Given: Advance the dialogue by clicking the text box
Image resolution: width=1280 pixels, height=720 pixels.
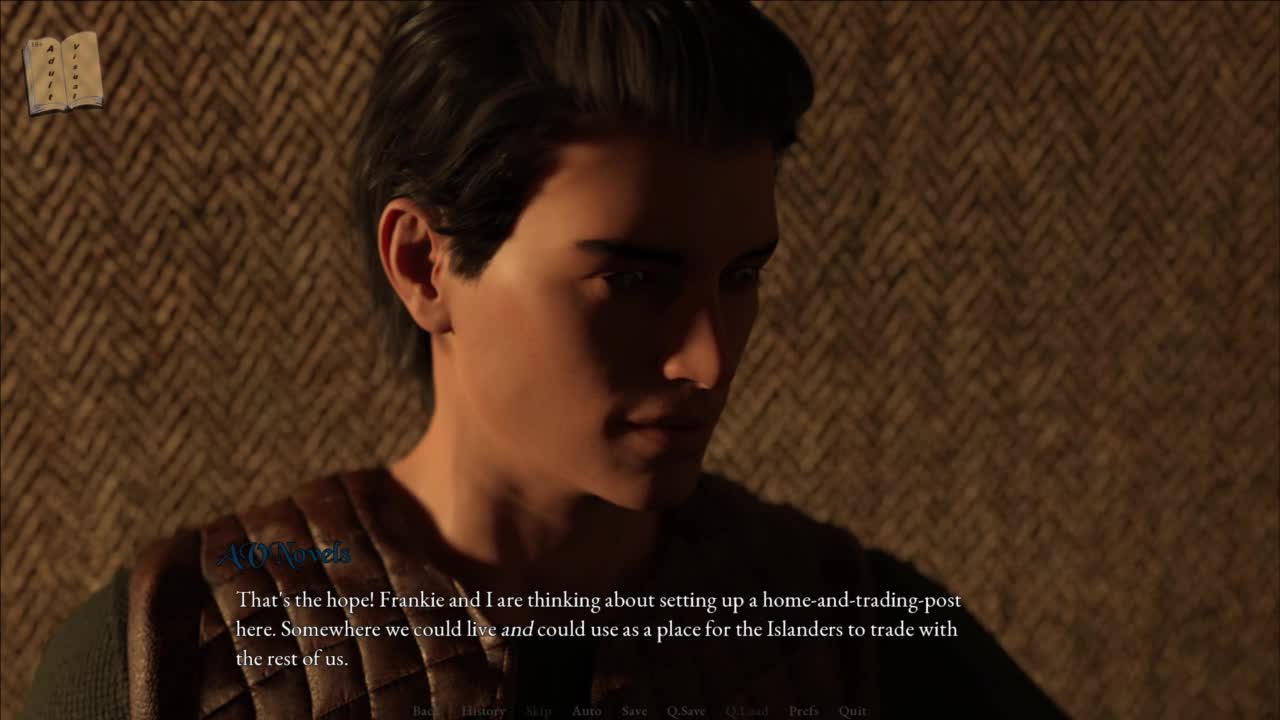Looking at the screenshot, I should [x=598, y=629].
